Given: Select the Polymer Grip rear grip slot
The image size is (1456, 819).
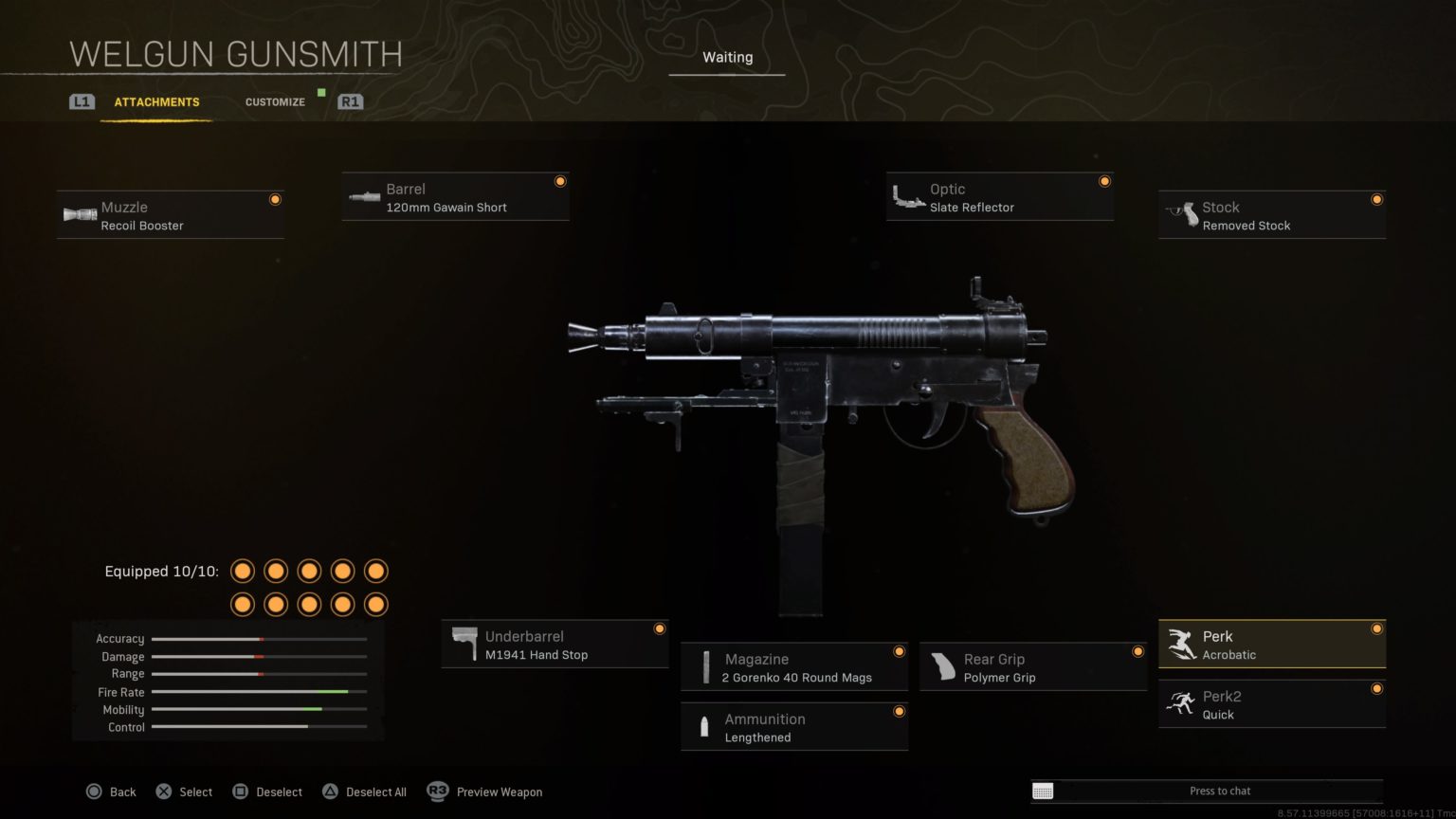Looking at the screenshot, I should point(1031,666).
